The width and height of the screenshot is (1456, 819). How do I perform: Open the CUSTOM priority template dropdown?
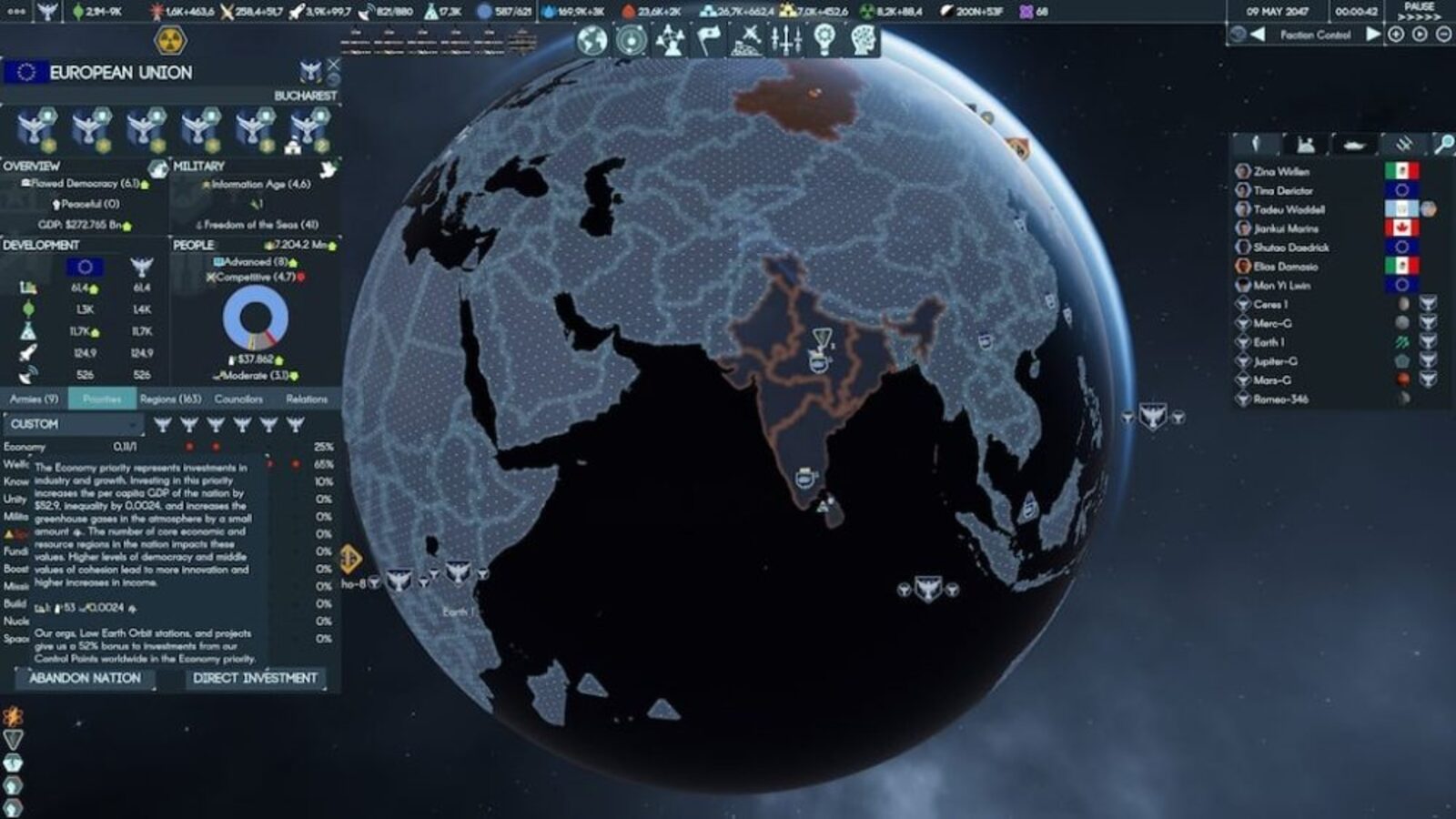click(73, 423)
